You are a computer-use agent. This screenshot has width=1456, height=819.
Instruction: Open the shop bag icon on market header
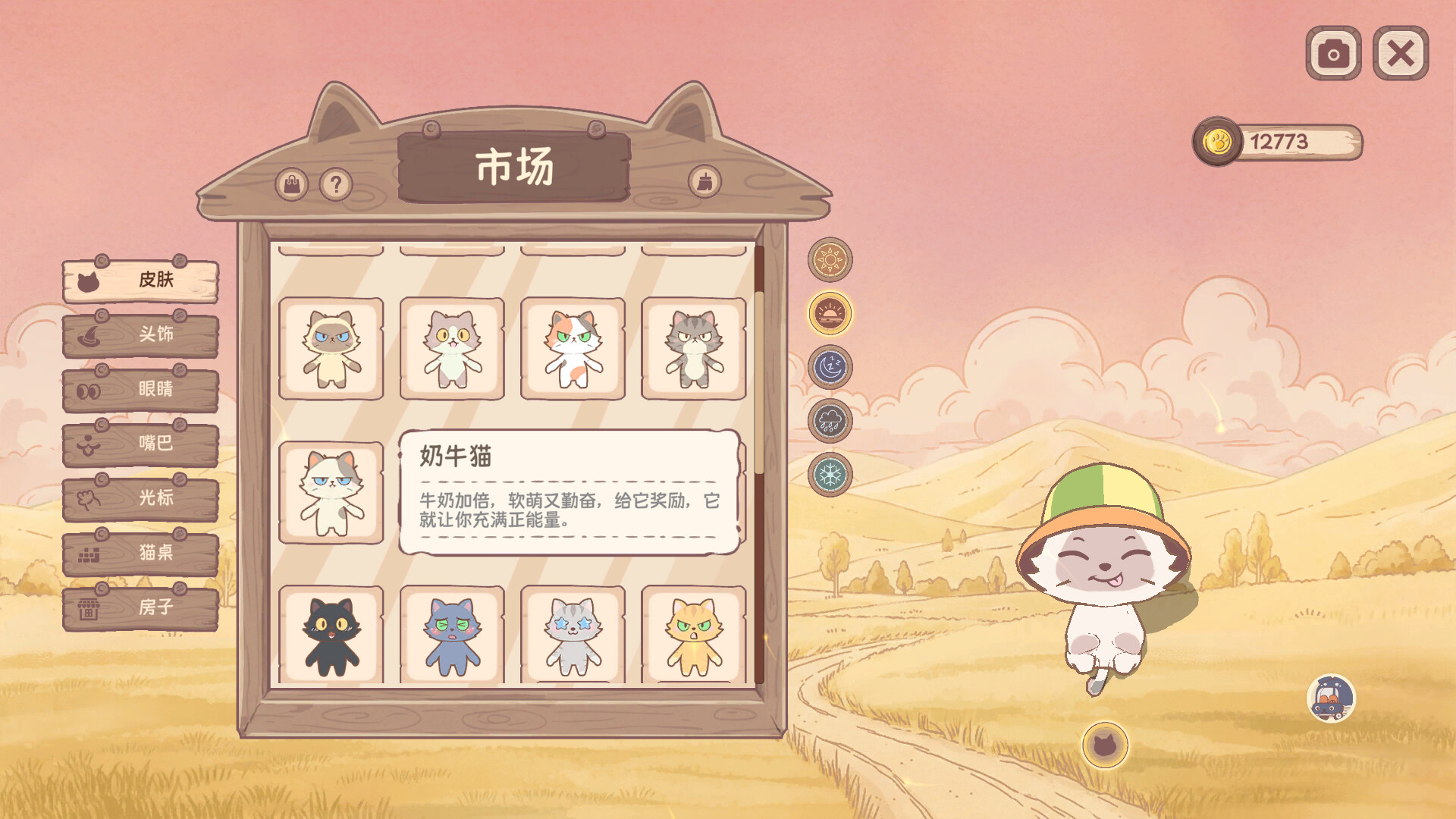click(x=293, y=184)
